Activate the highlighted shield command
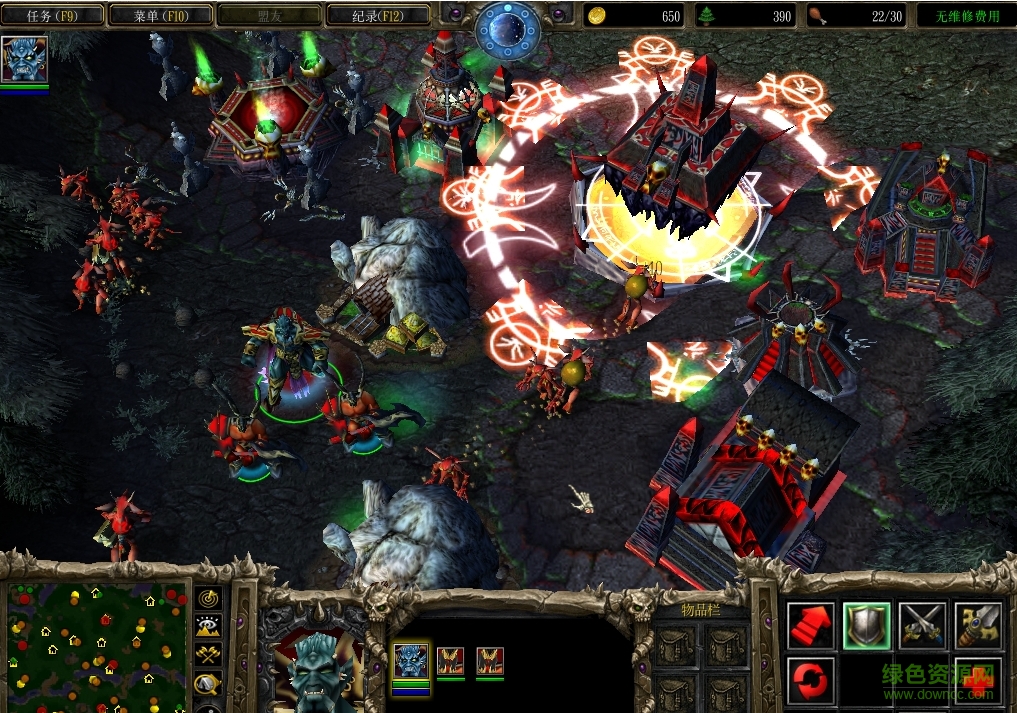1017x713 pixels. [x=866, y=625]
